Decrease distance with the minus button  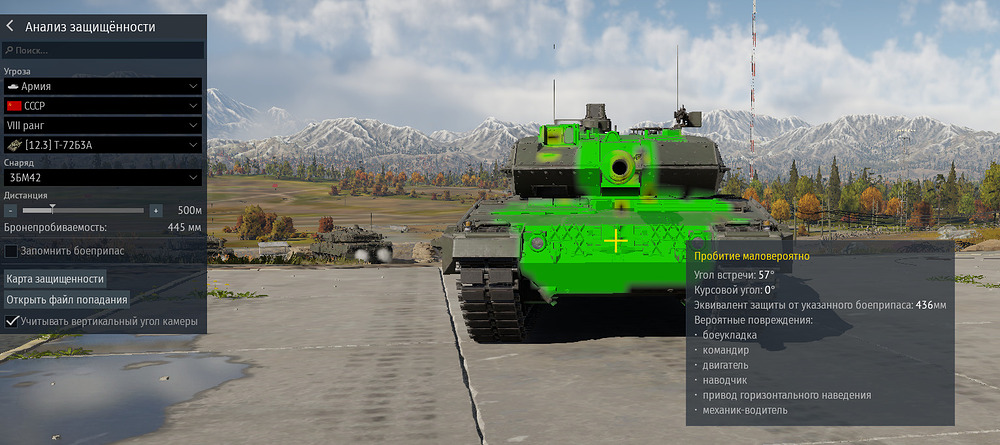point(10,211)
